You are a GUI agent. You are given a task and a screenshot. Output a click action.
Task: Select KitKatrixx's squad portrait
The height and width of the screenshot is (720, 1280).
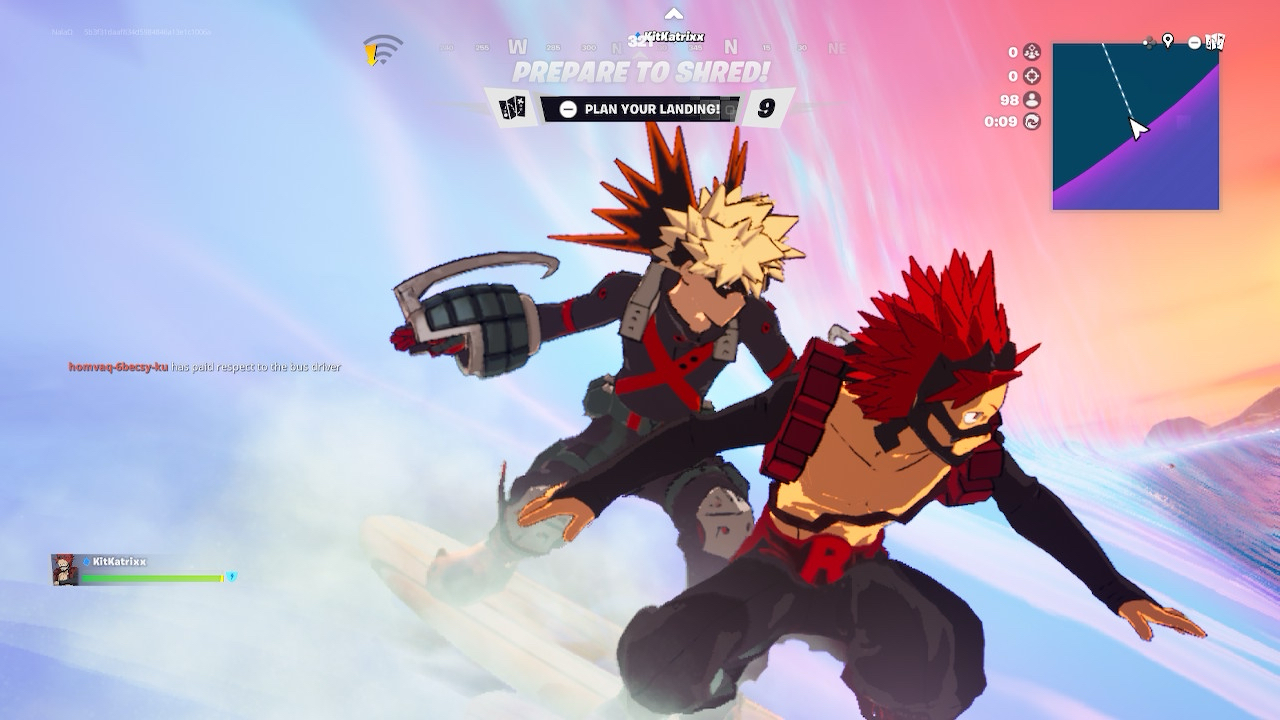point(65,569)
